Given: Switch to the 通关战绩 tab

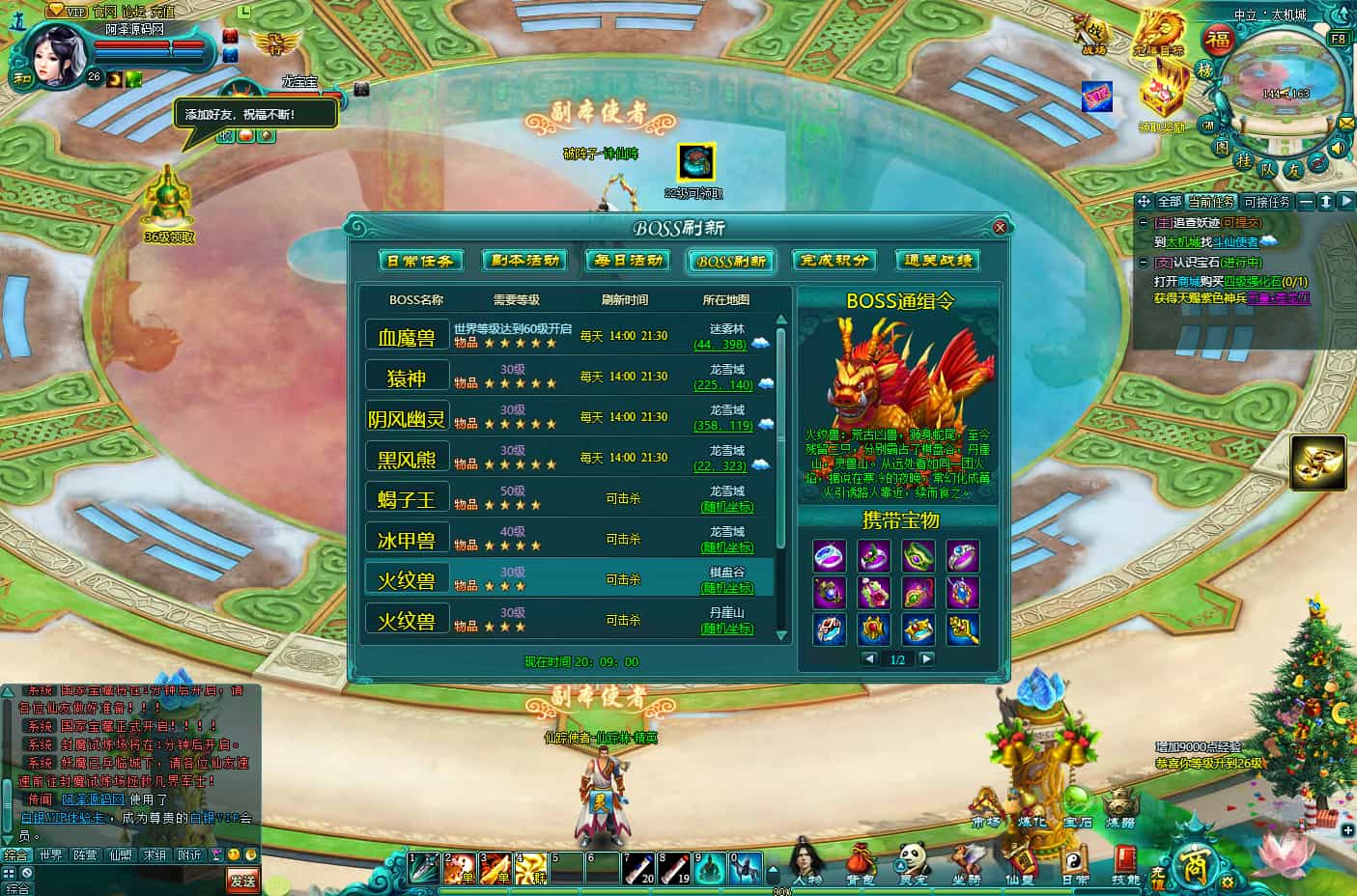Looking at the screenshot, I should (937, 261).
